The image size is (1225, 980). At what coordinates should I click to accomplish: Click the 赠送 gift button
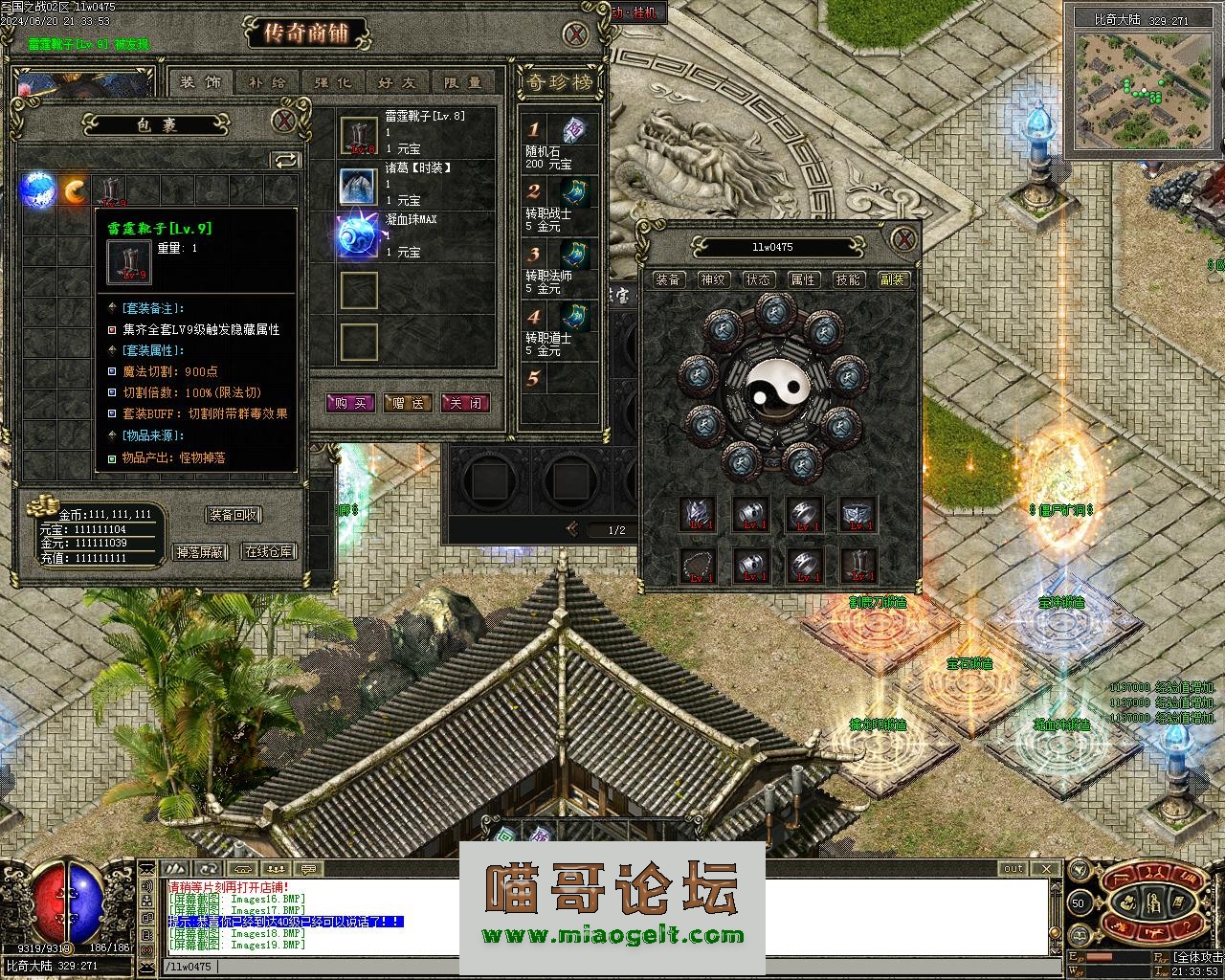point(408,403)
